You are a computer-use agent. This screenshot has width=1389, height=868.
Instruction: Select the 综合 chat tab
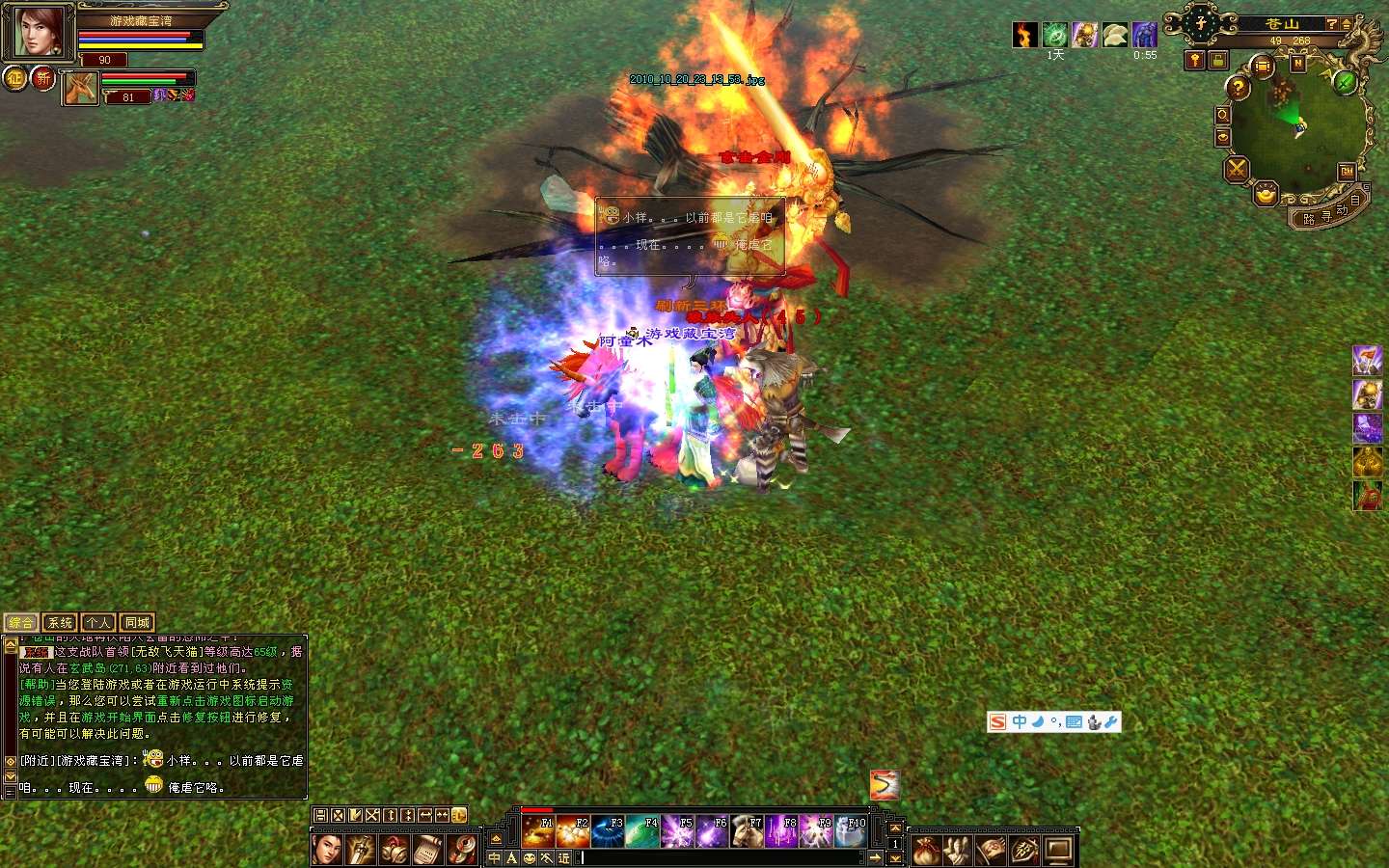click(x=21, y=623)
